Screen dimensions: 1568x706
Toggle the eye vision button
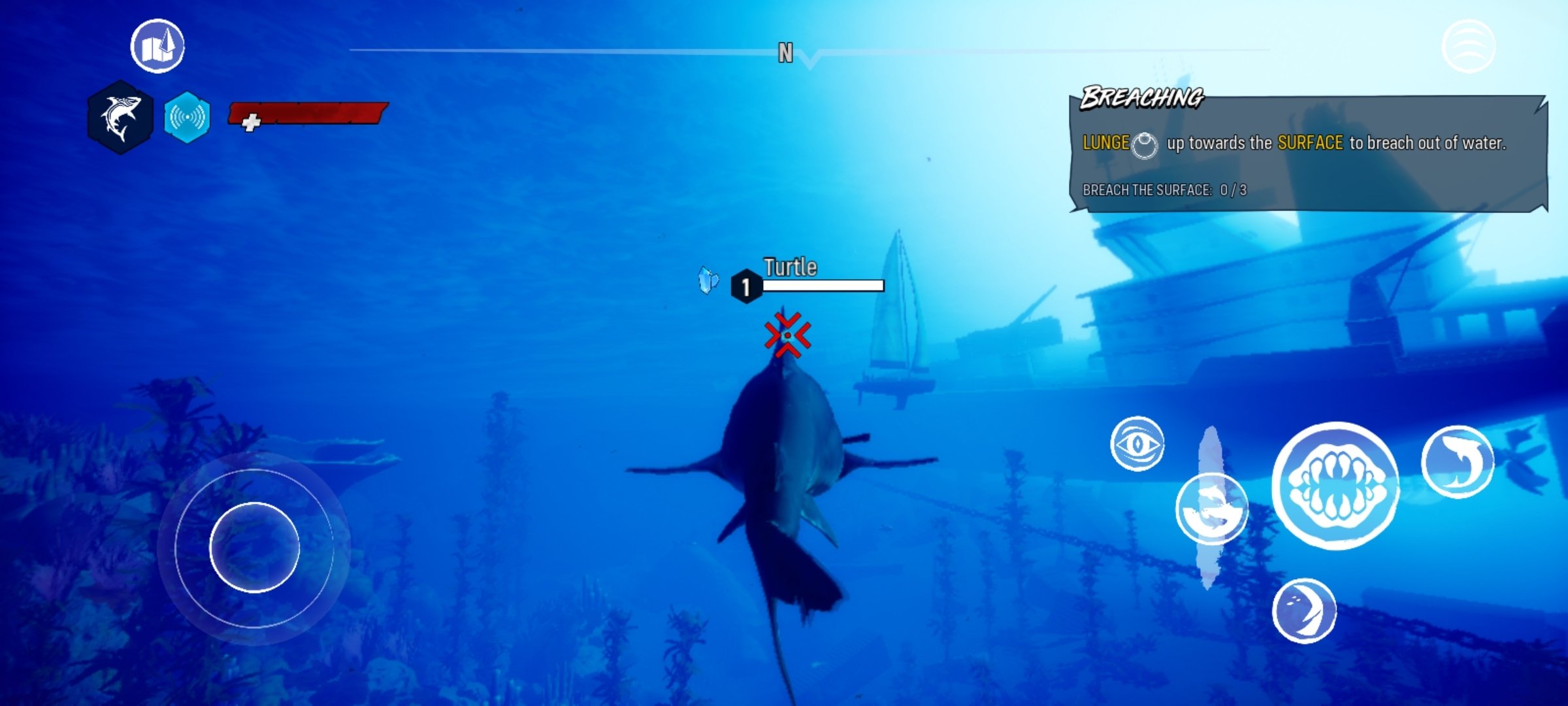click(x=1137, y=444)
